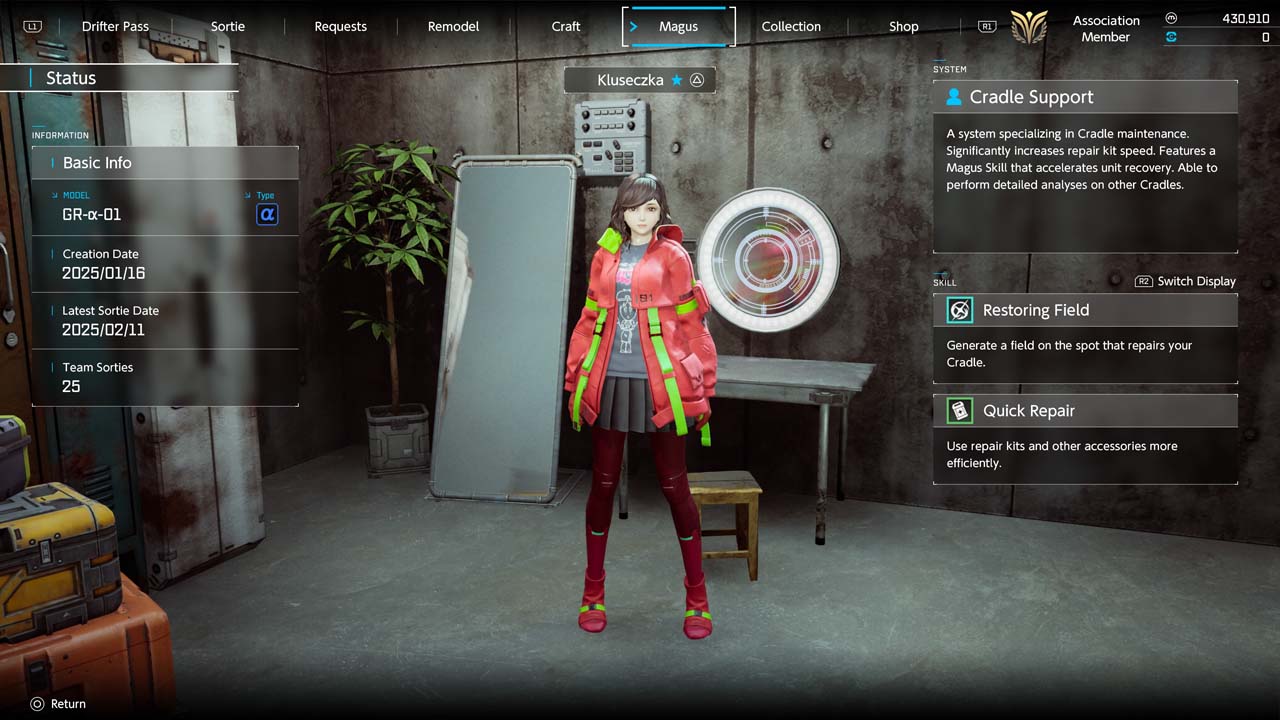Click Switch Display above the skills

[1186, 281]
